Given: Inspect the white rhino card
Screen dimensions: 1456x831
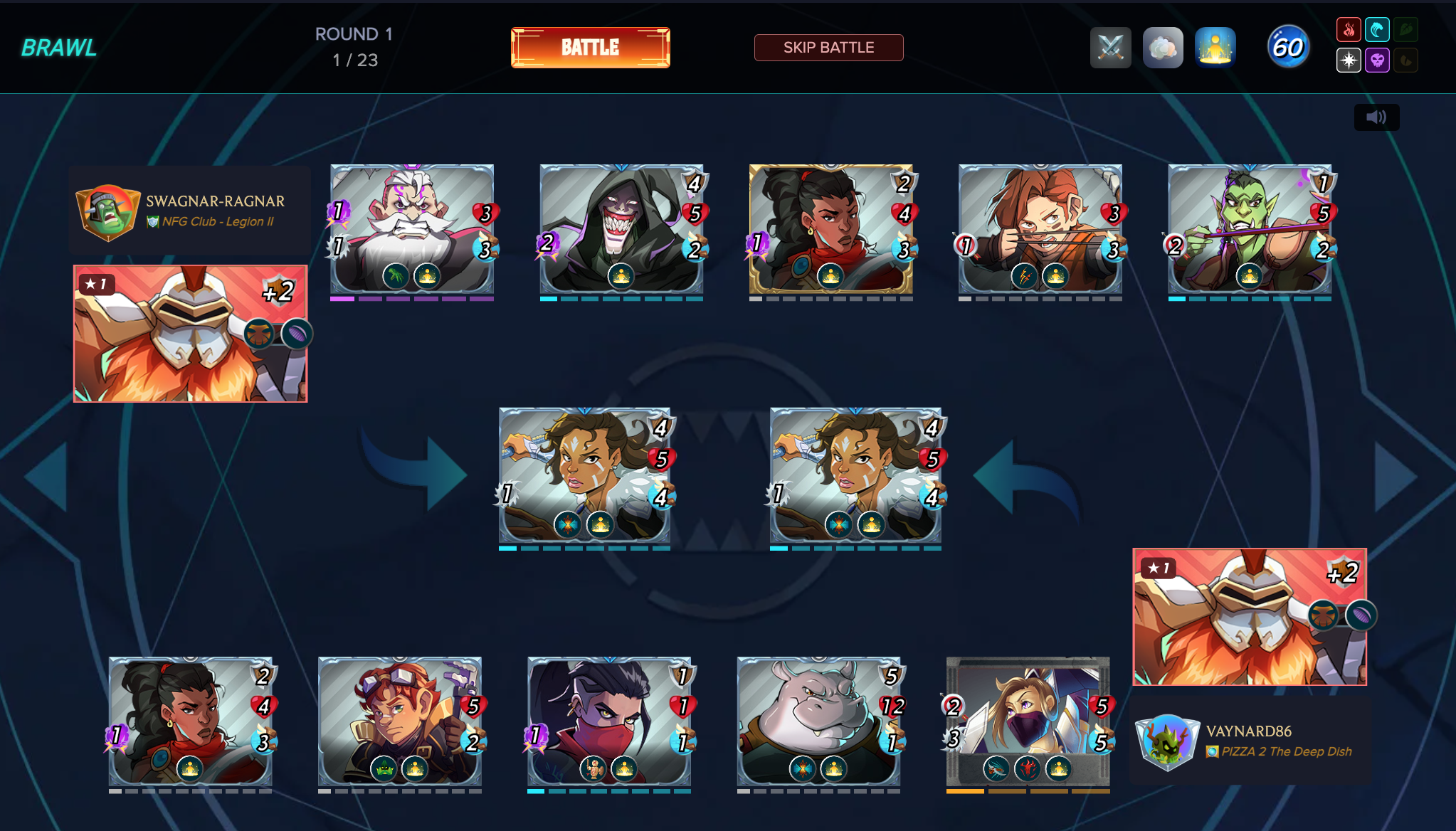Looking at the screenshot, I should (818, 721).
